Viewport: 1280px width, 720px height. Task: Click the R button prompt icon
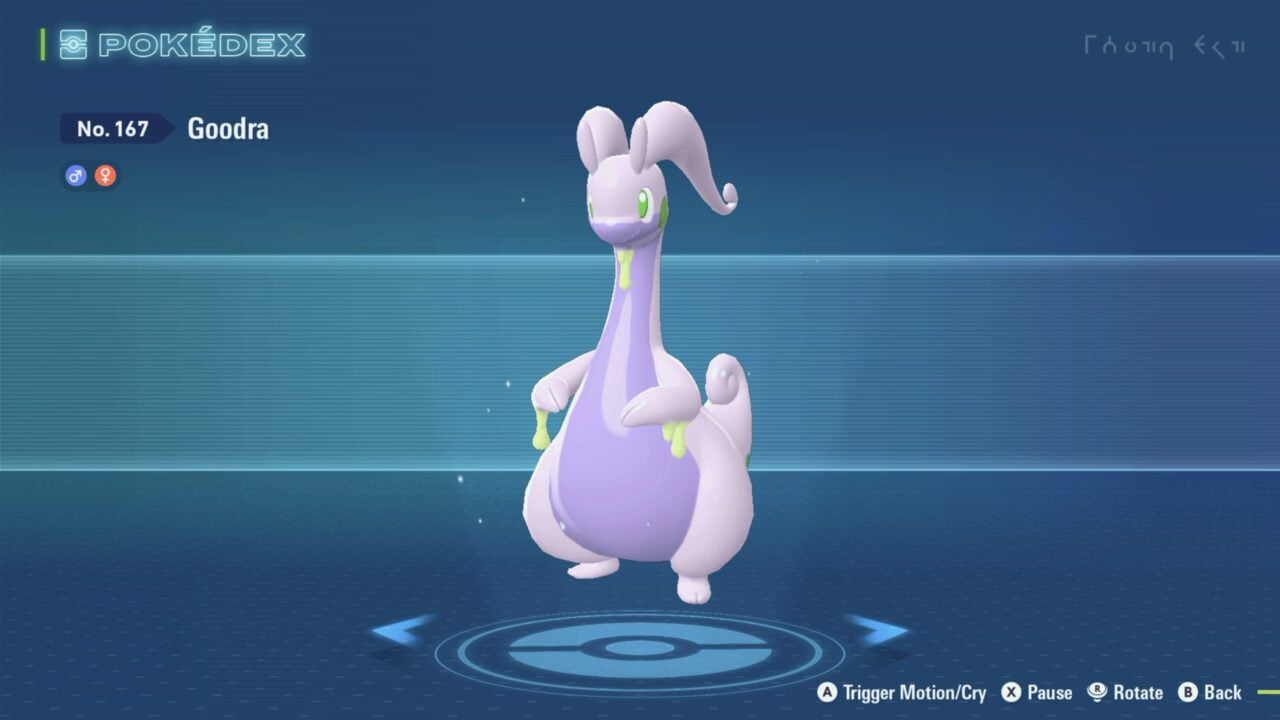coord(1095,692)
